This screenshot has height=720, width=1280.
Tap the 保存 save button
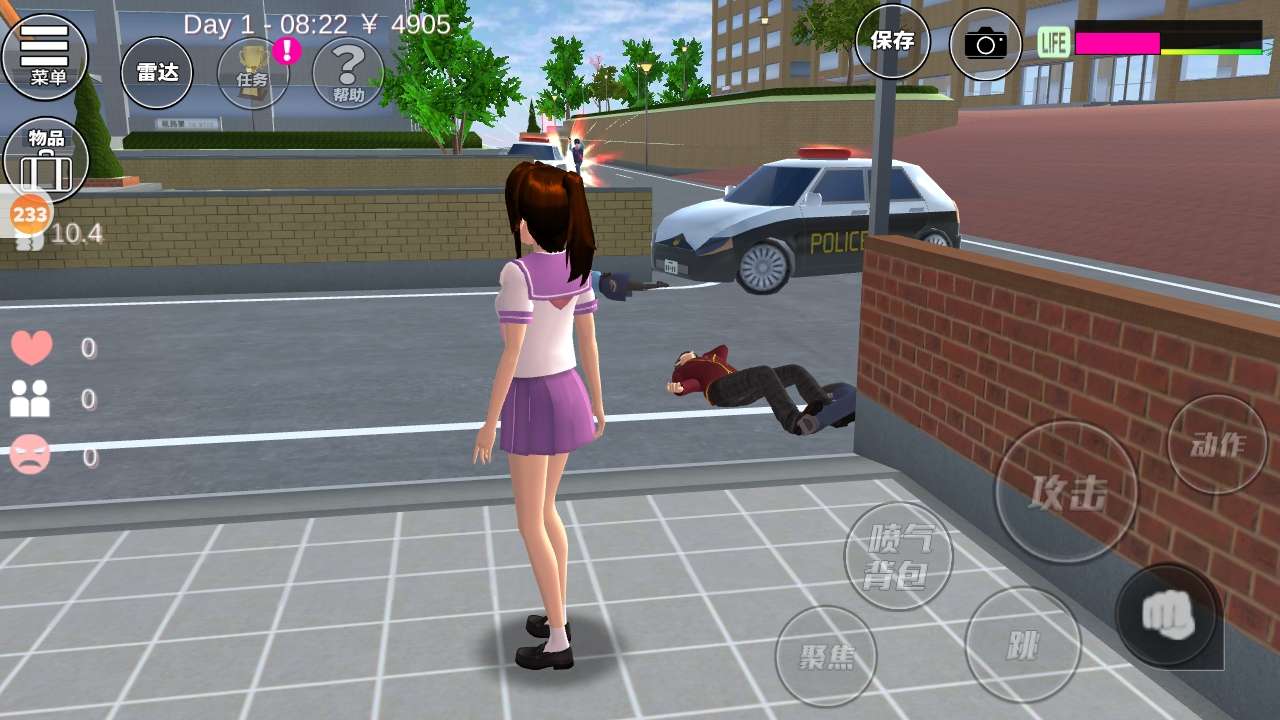(x=892, y=41)
